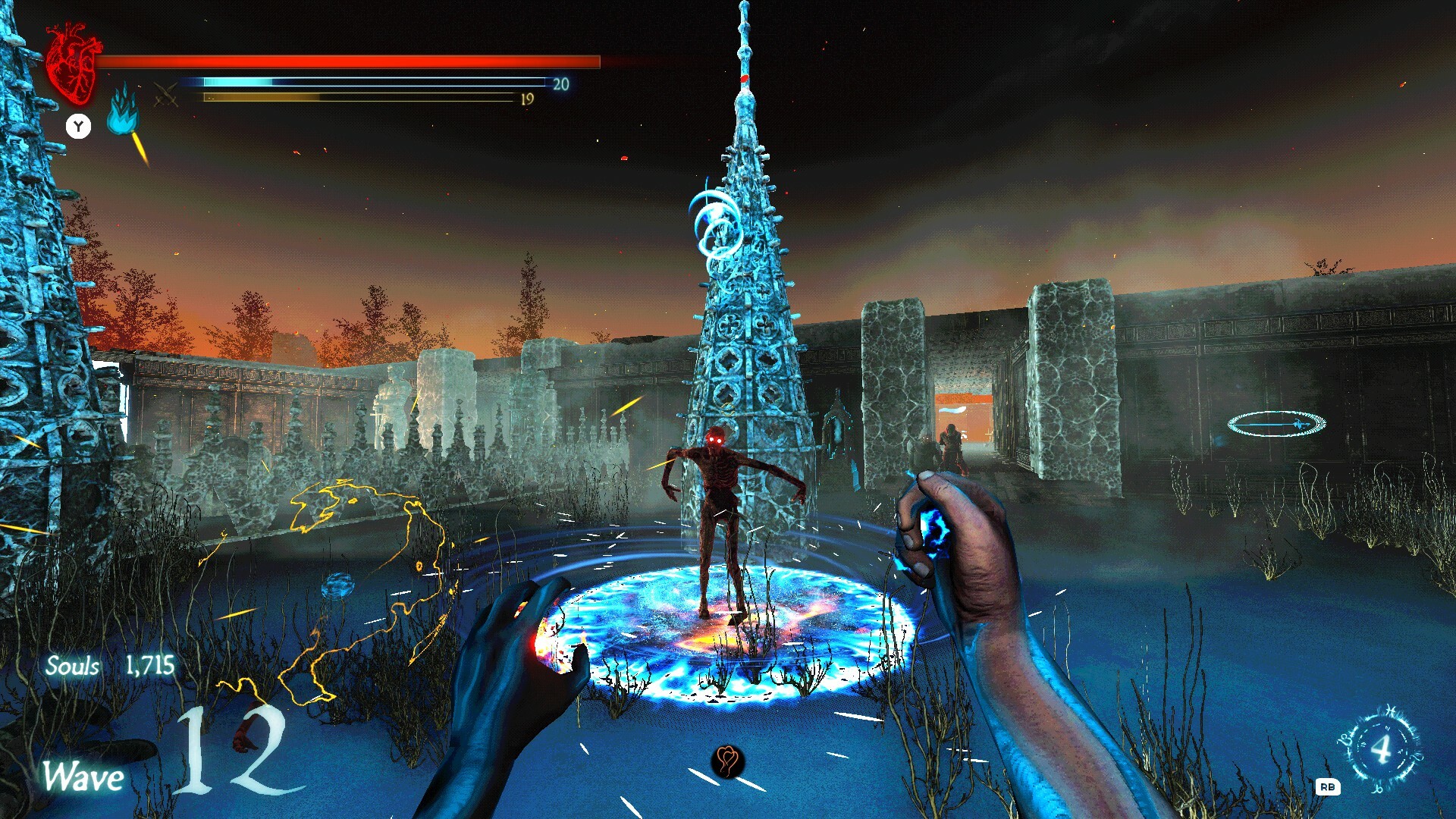
Task: Select the dimmed crossed swords icon
Action: [166, 94]
